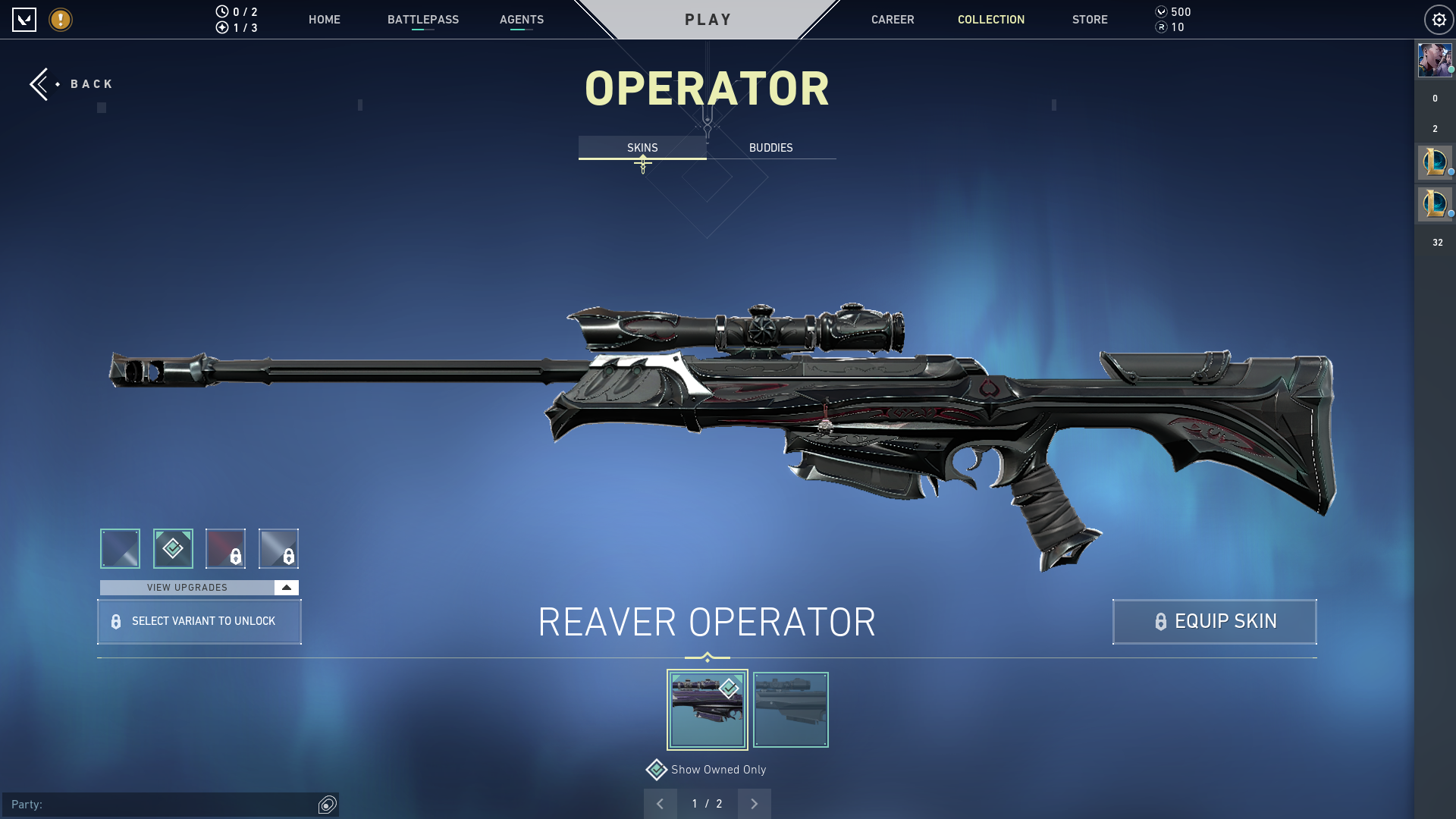1456x819 pixels.
Task: Switch to the Buddies tab
Action: pyautogui.click(x=770, y=148)
